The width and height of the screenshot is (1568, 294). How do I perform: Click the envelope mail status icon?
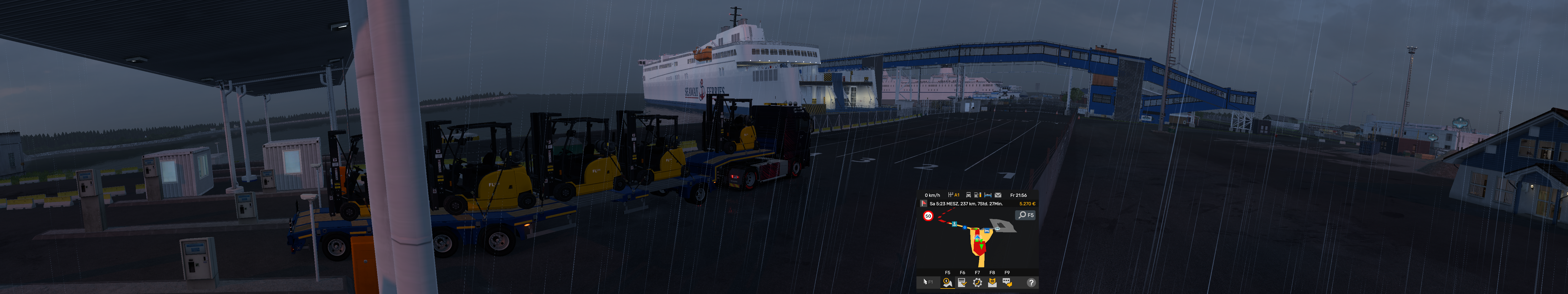pos(998,195)
